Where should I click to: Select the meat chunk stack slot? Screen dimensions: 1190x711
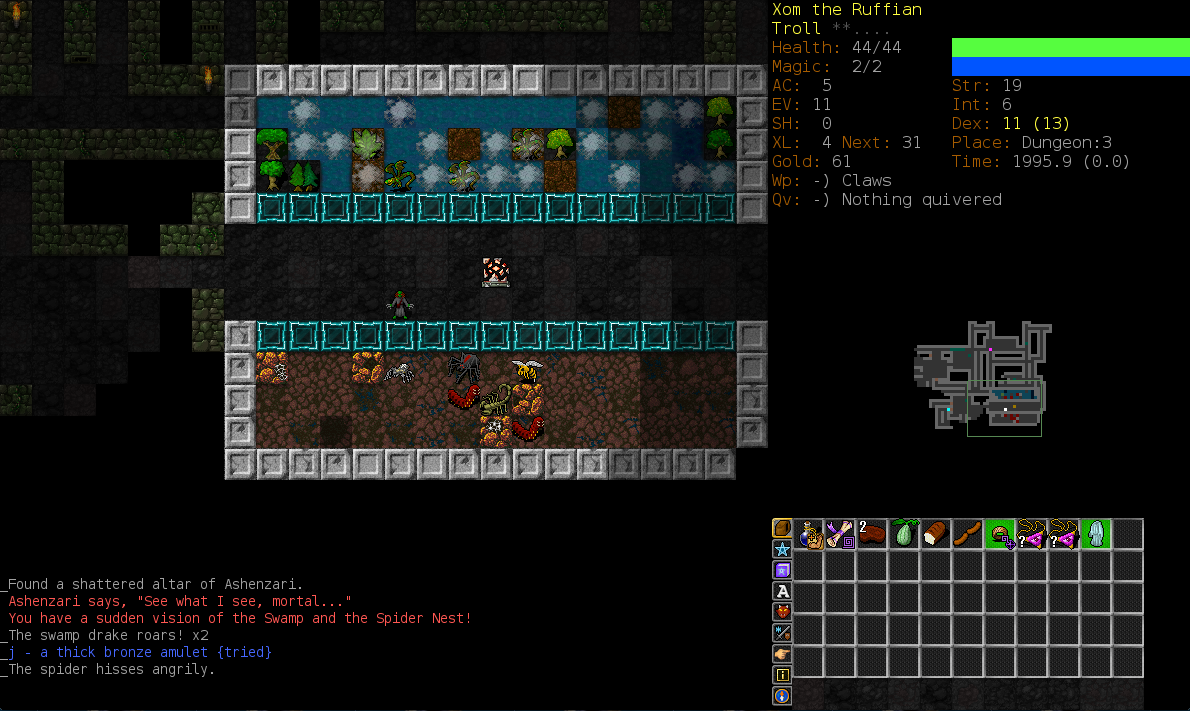coord(873,534)
